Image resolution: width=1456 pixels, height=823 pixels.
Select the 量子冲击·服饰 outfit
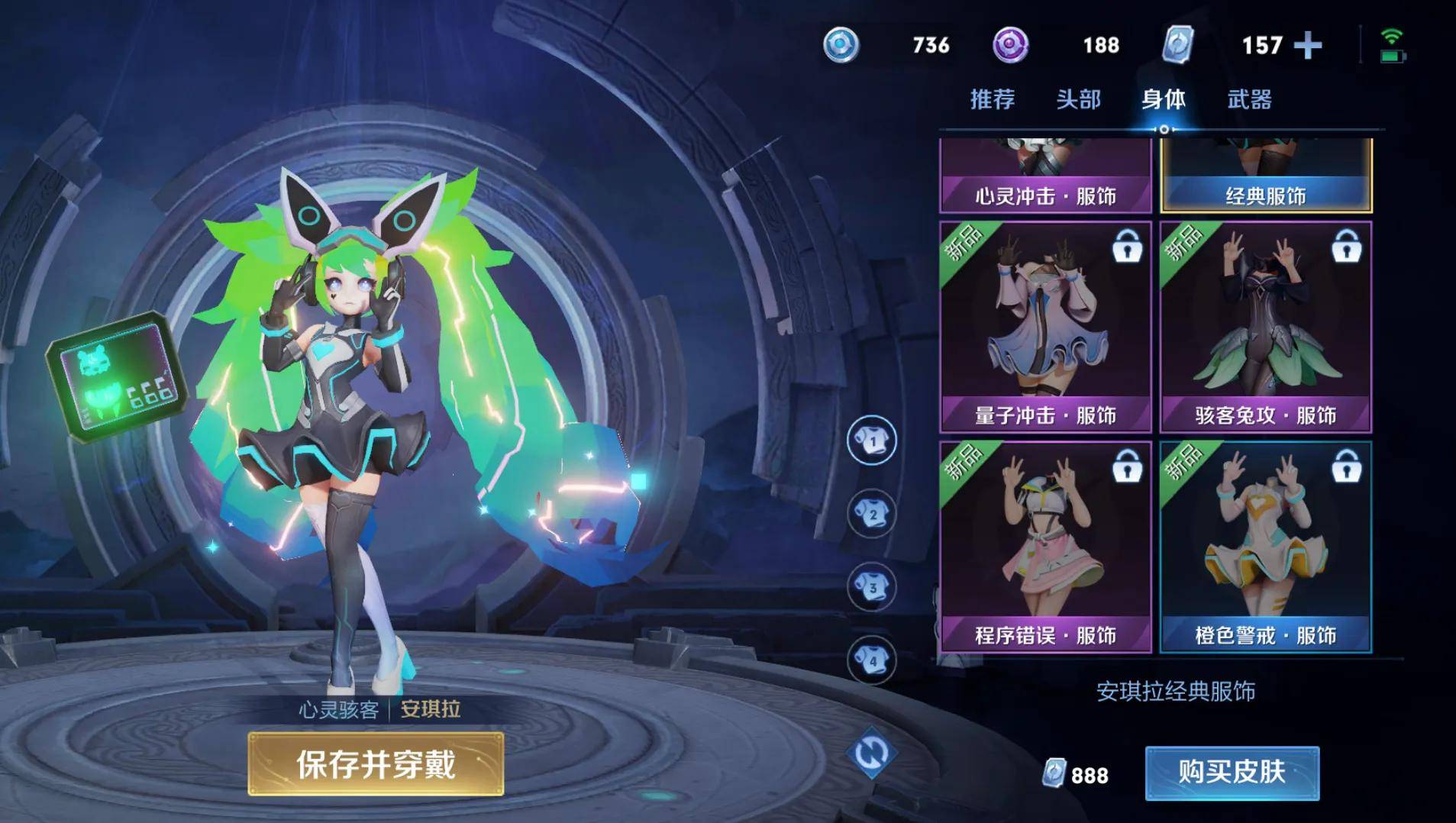click(x=1045, y=327)
